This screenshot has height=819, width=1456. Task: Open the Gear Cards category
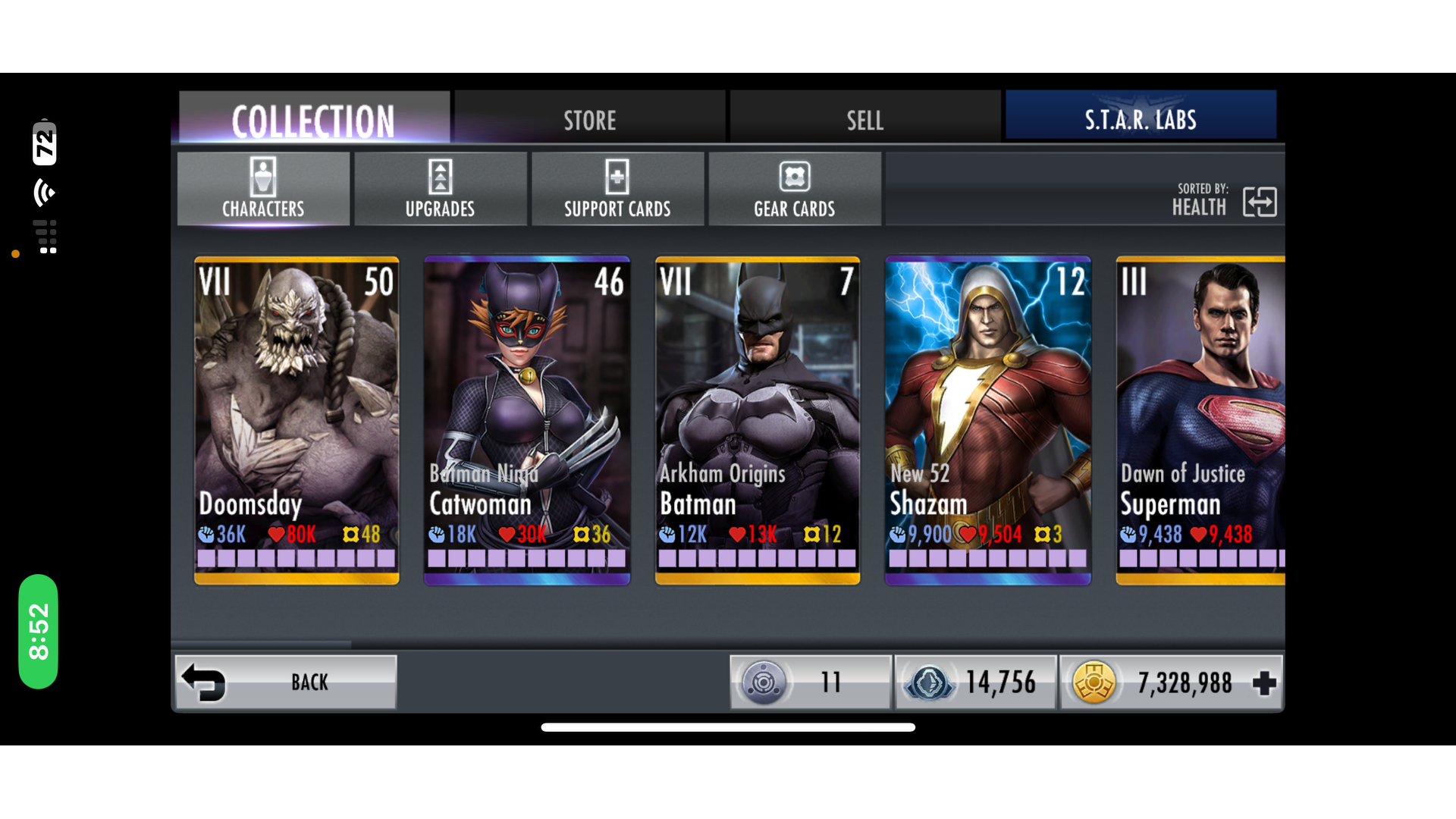pyautogui.click(x=794, y=189)
